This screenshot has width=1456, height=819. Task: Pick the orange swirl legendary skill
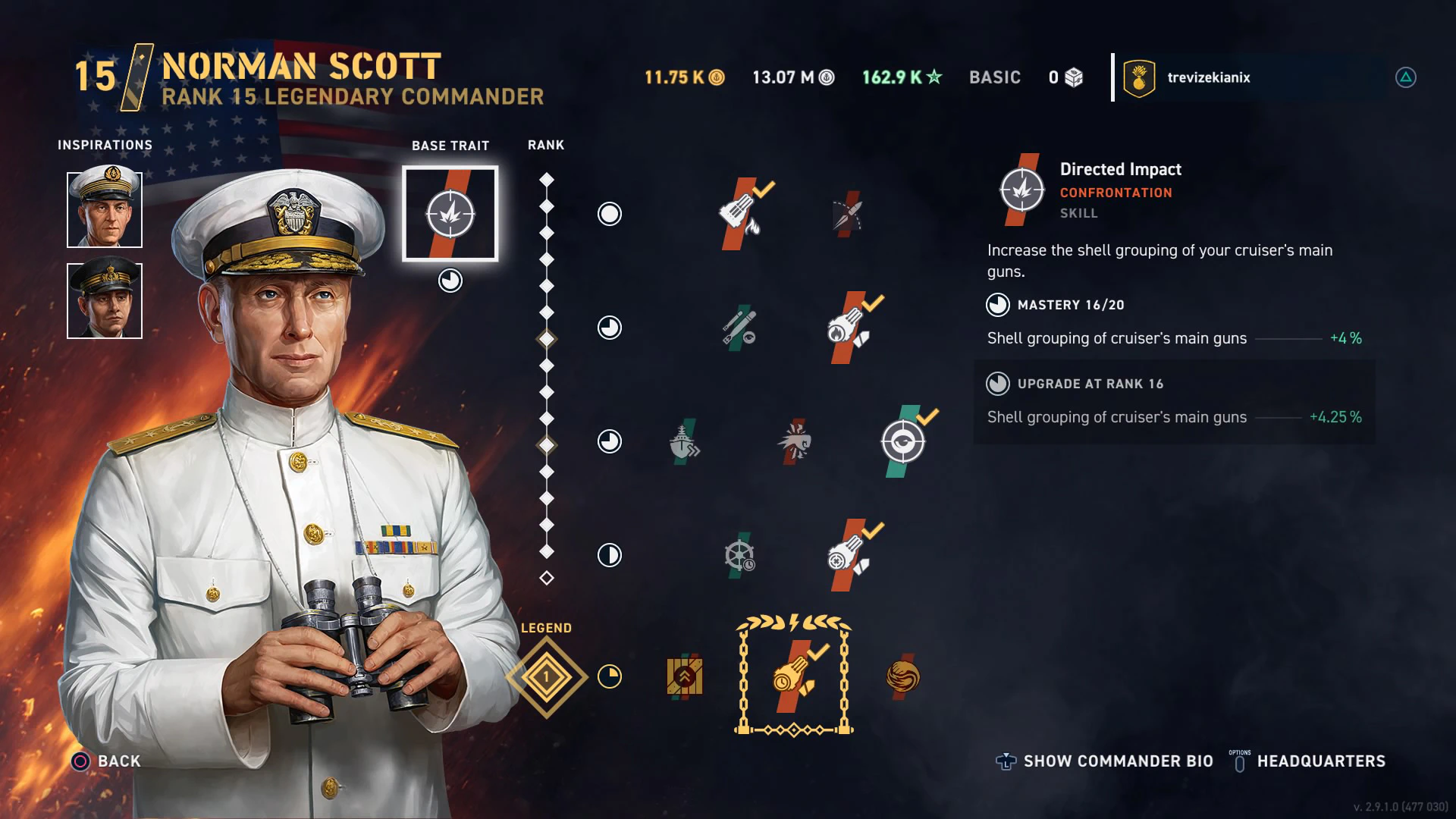coord(902,676)
